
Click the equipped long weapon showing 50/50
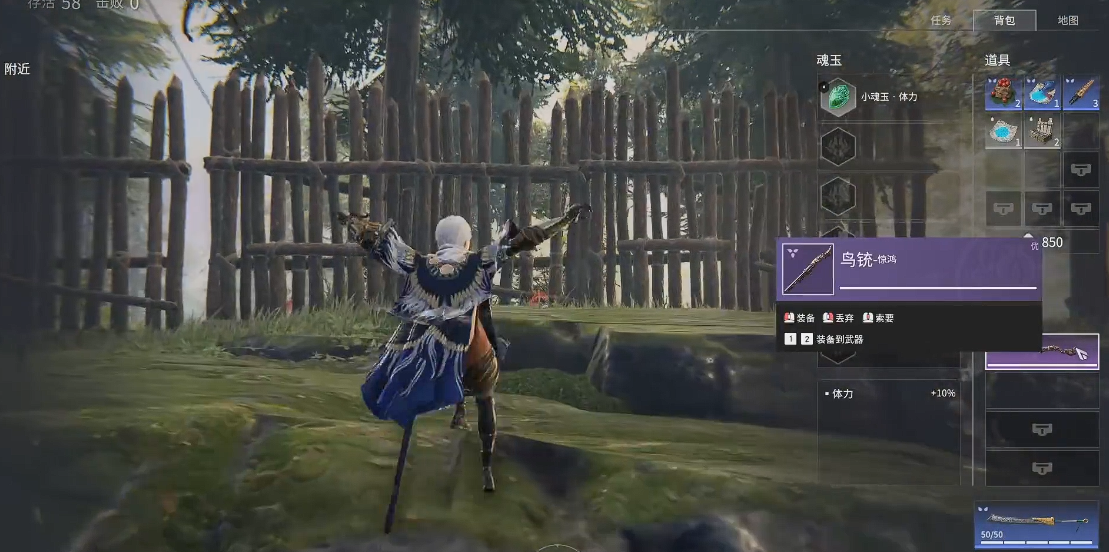coord(1037,521)
